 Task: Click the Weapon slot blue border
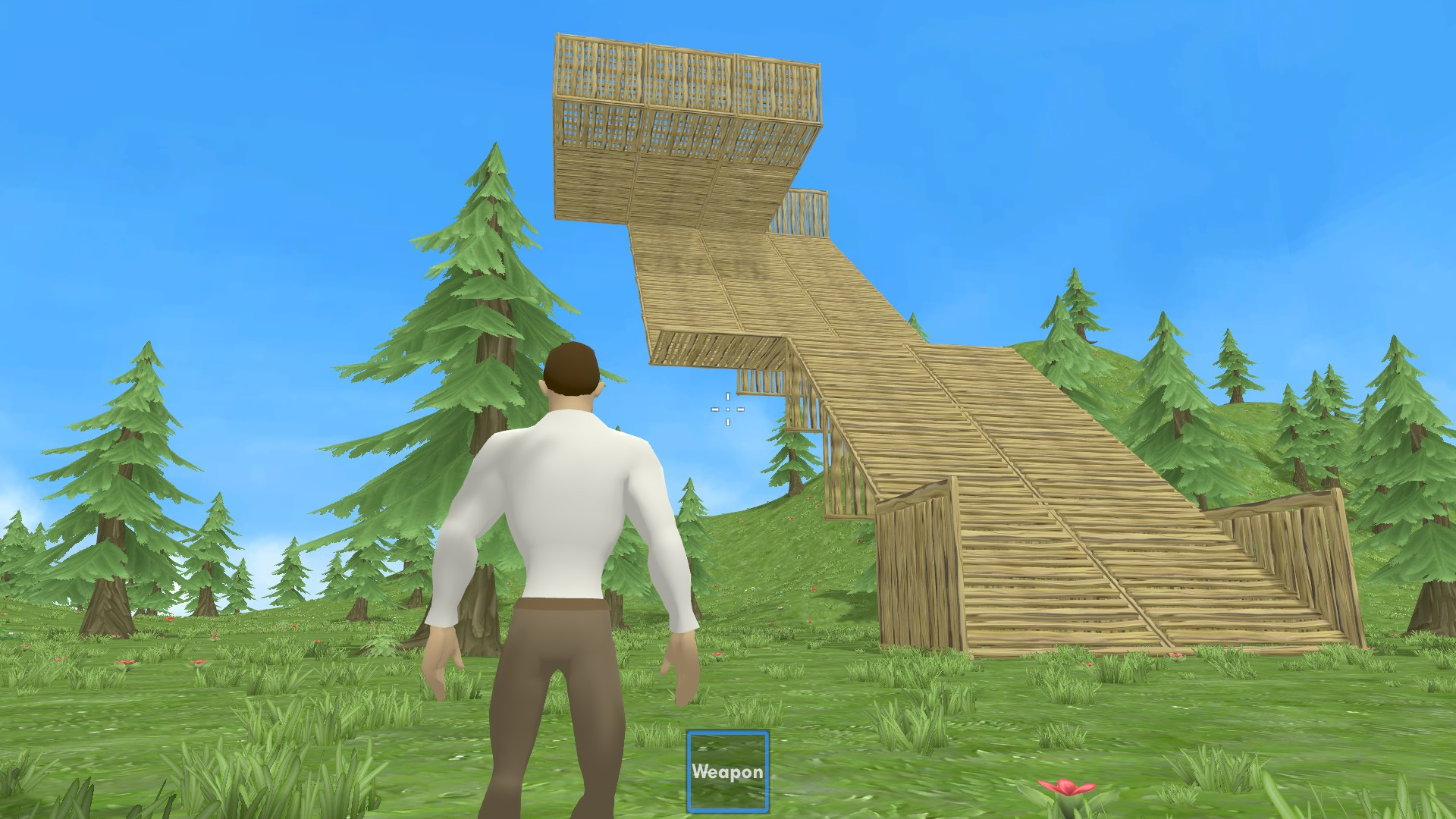[x=691, y=770]
